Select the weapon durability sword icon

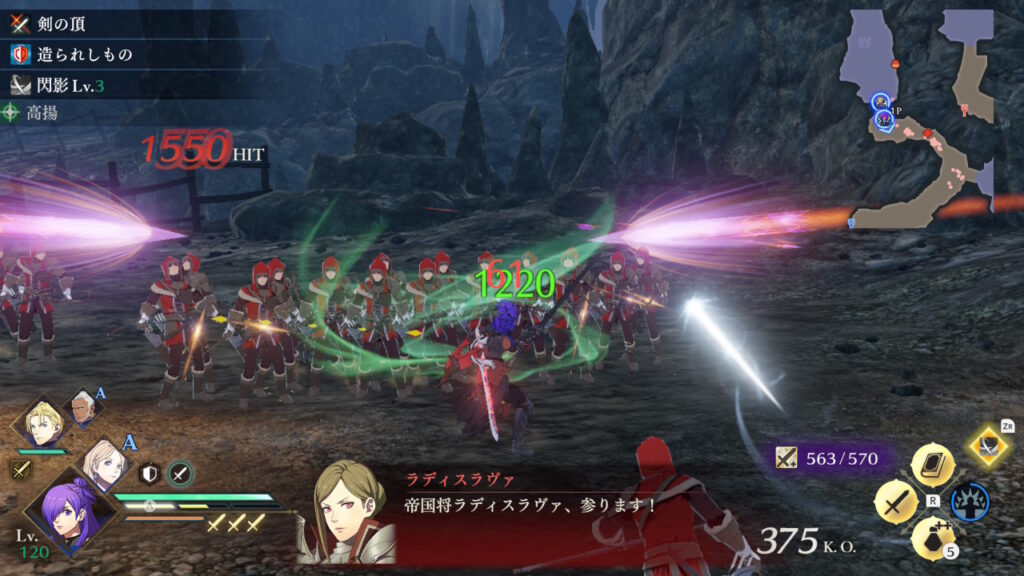click(x=786, y=458)
